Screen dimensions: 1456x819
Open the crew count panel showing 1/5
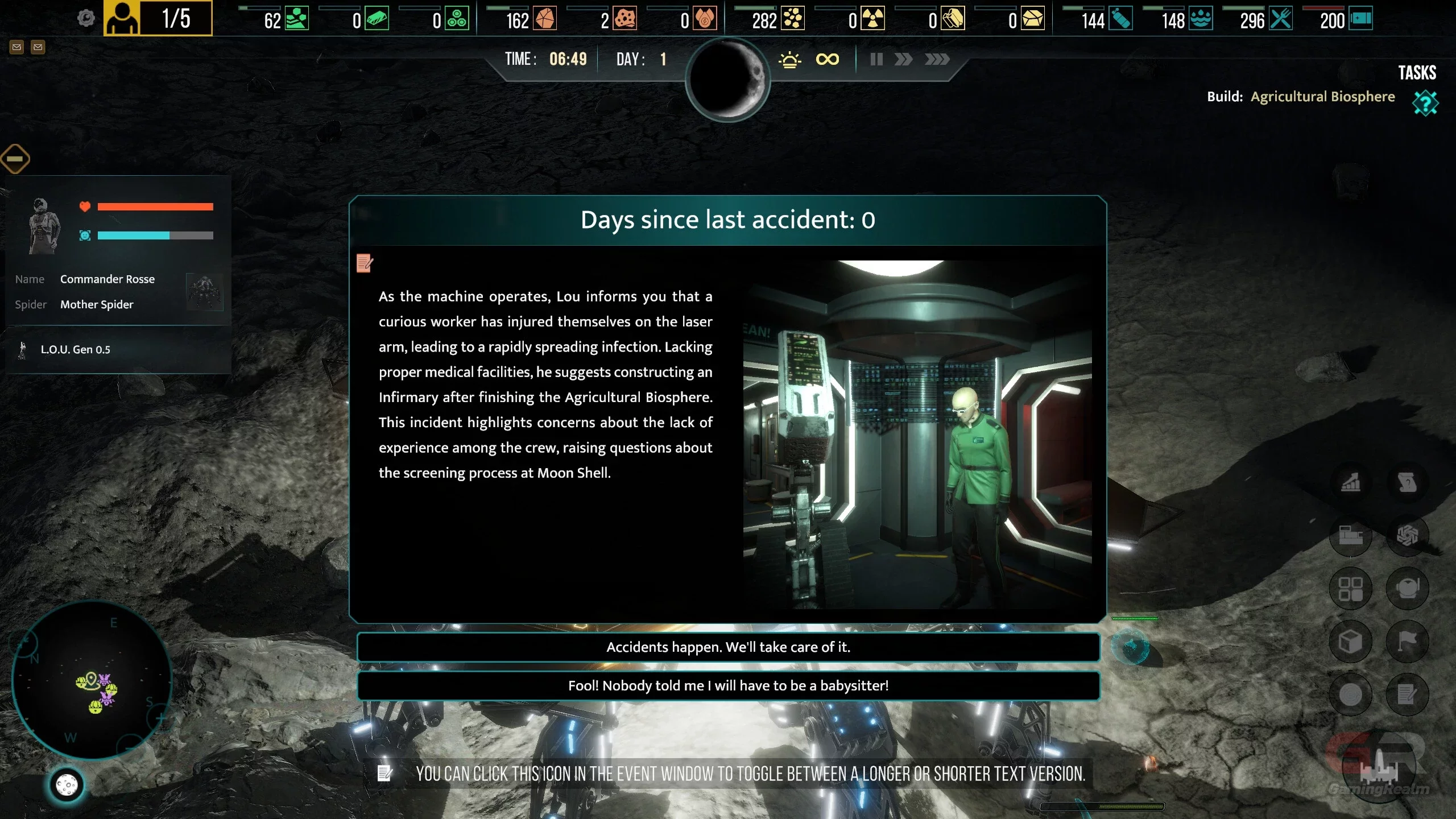tap(158, 19)
